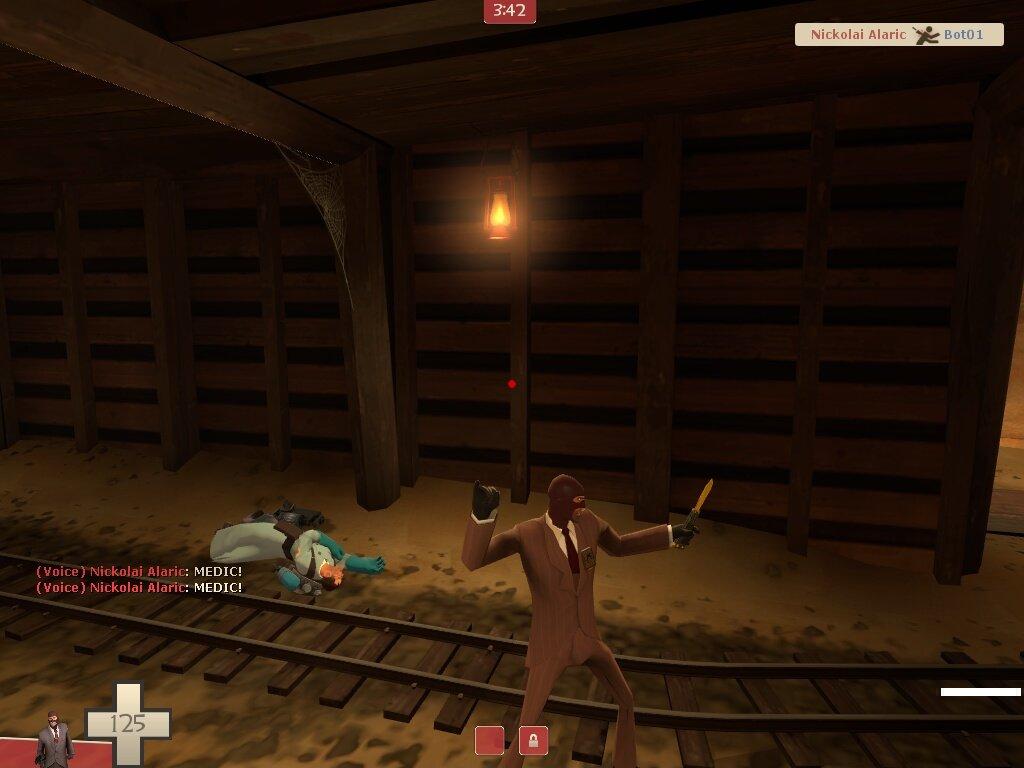Image resolution: width=1024 pixels, height=768 pixels.
Task: Select the locked control point icon
Action: tap(533, 741)
